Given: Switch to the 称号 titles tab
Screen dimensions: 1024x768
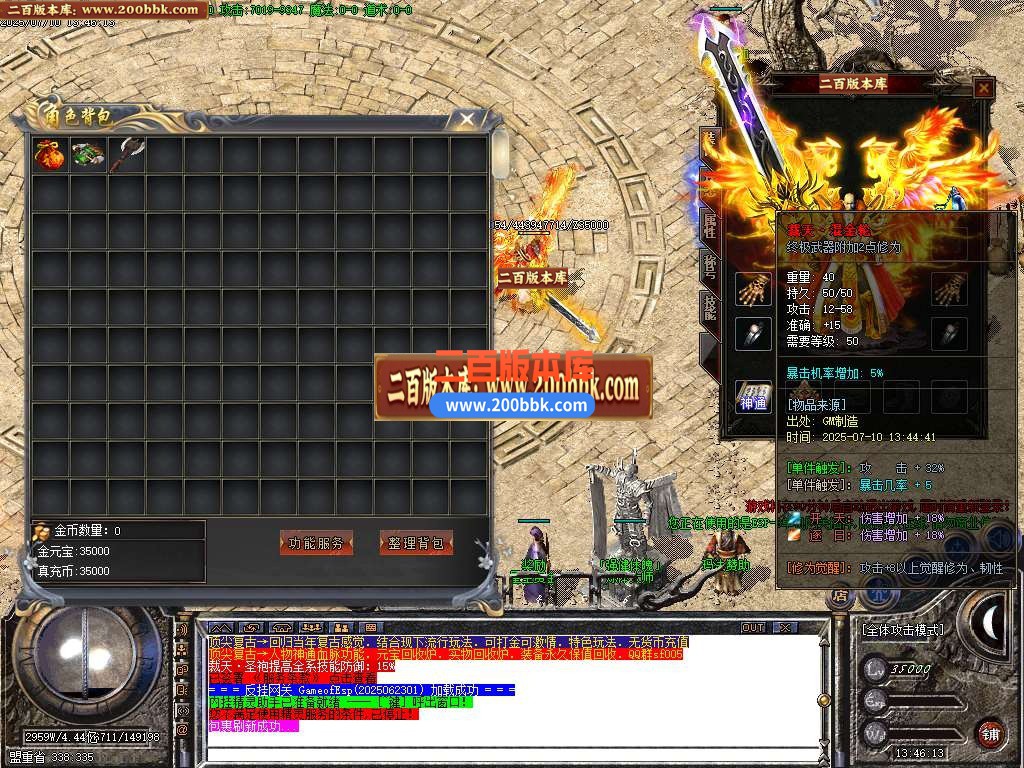Looking at the screenshot, I should [x=709, y=266].
